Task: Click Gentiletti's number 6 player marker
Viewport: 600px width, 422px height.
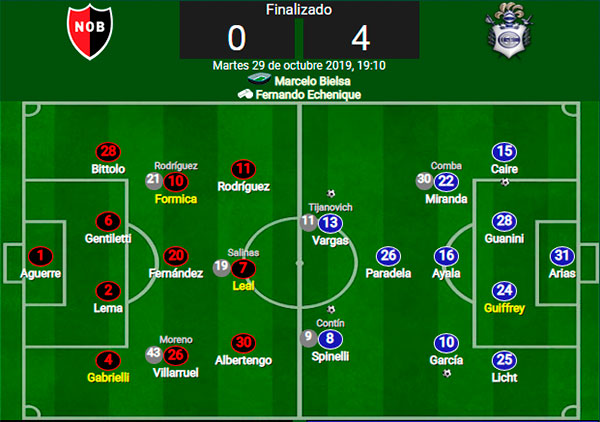Action: pyautogui.click(x=108, y=222)
